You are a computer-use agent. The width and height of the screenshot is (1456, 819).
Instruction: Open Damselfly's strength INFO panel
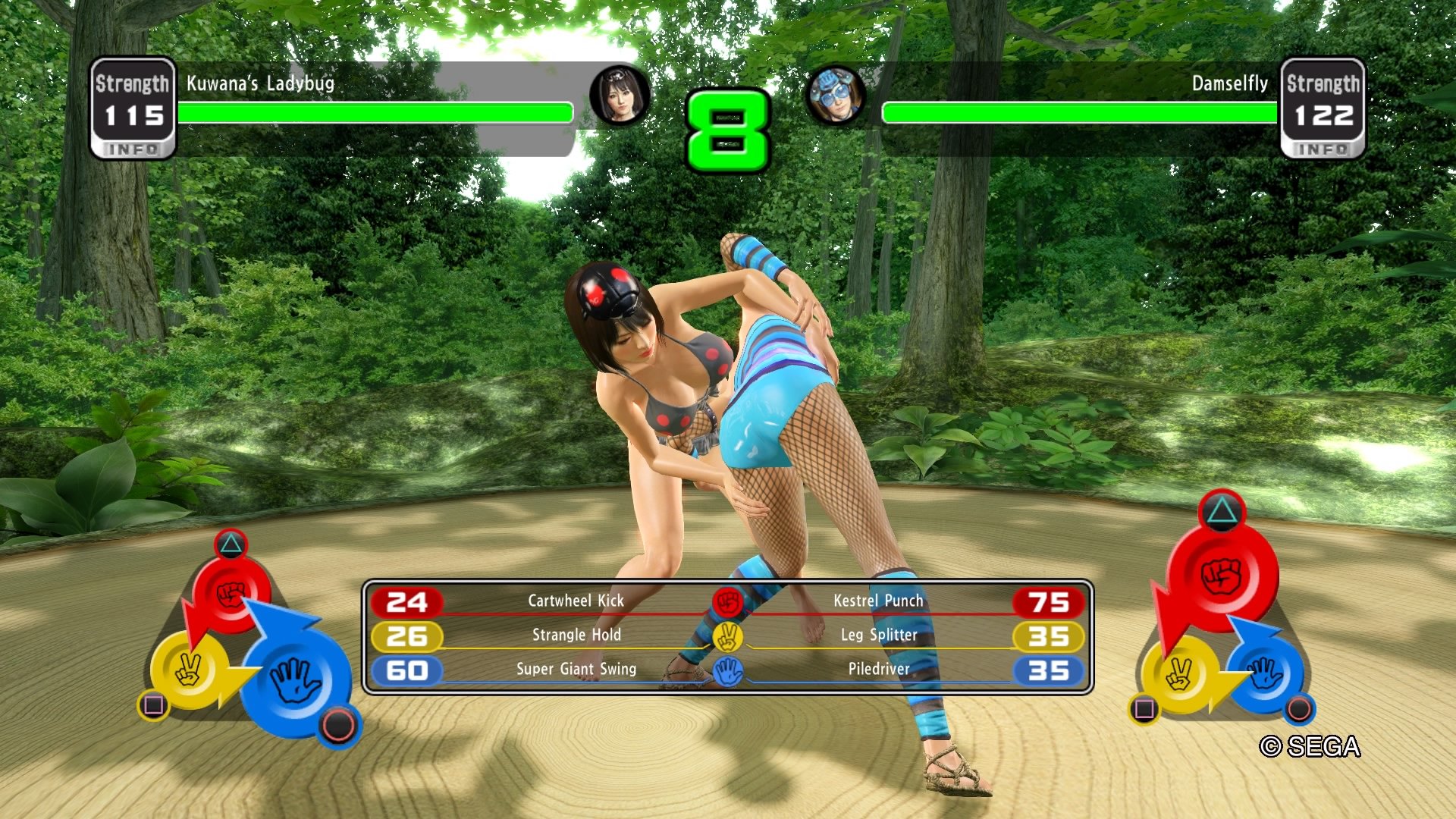(1323, 149)
